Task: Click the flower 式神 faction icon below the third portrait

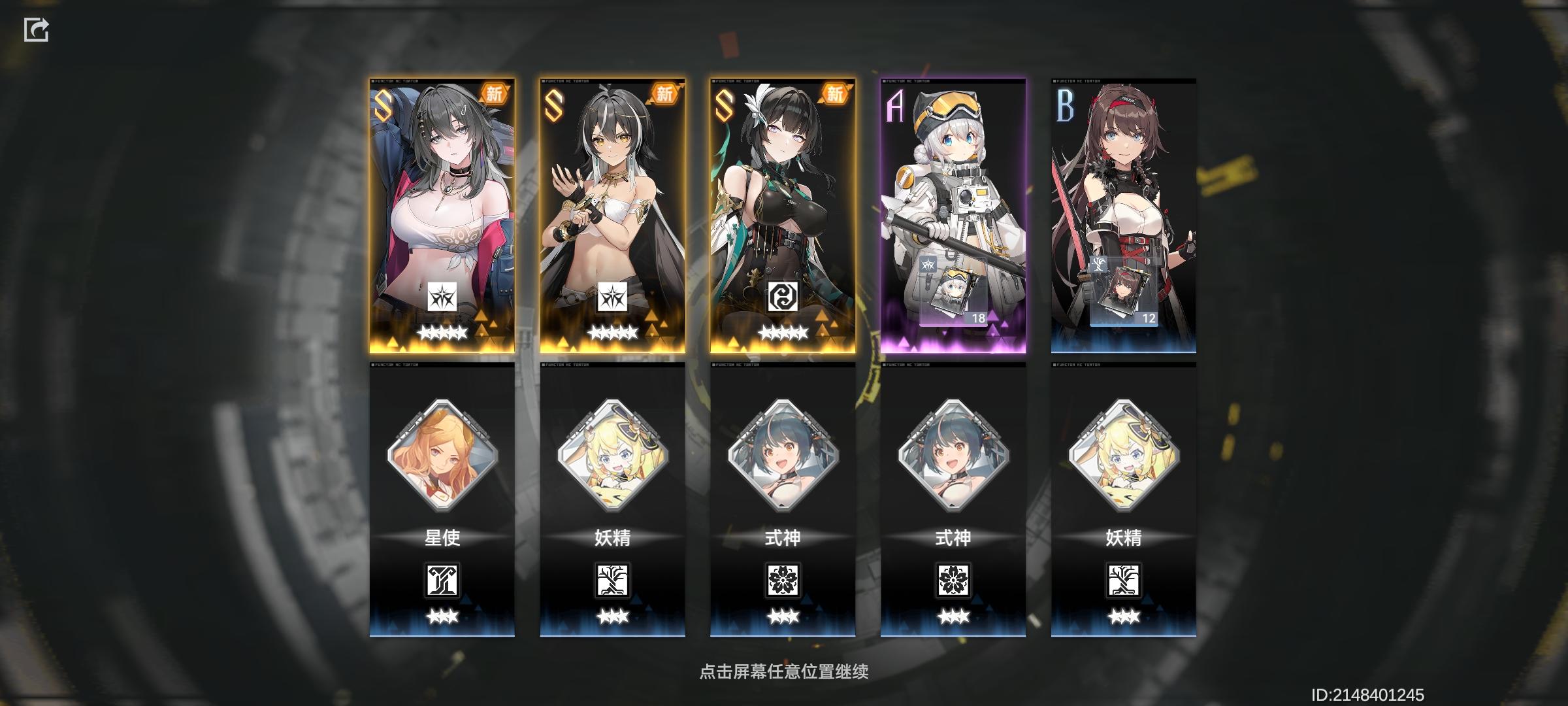Action: click(x=784, y=580)
